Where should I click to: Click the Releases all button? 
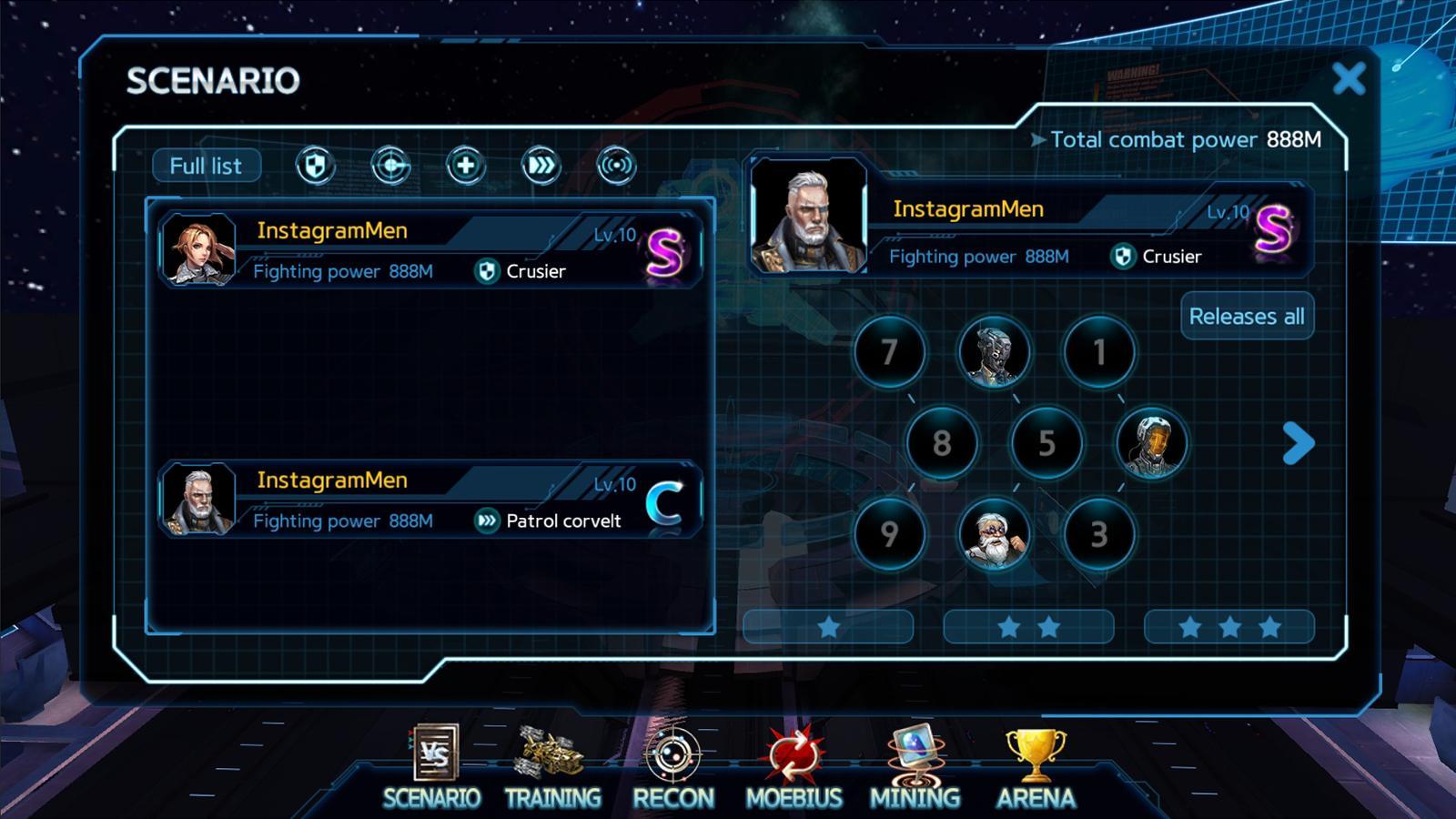point(1247,316)
